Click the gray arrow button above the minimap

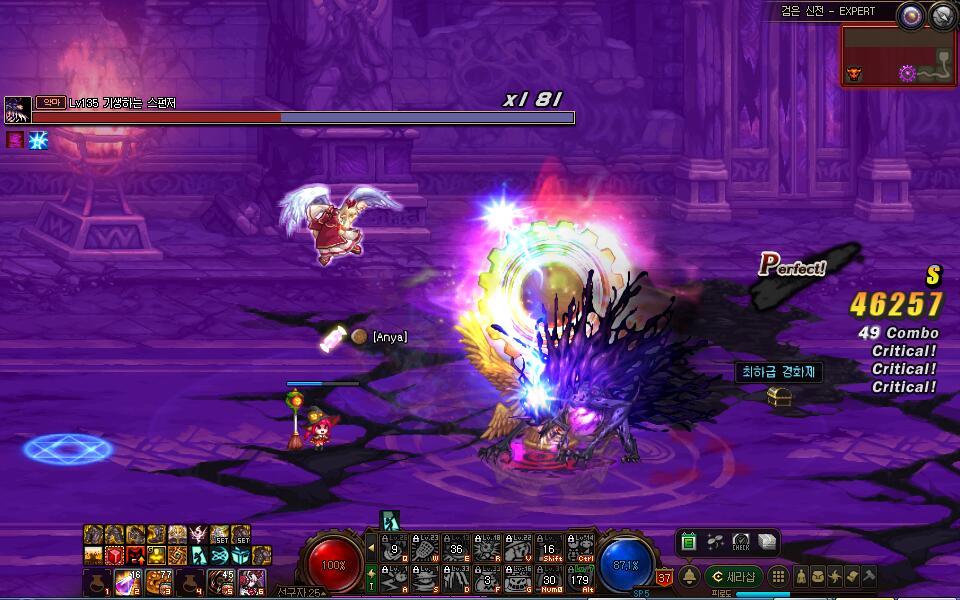941,15
